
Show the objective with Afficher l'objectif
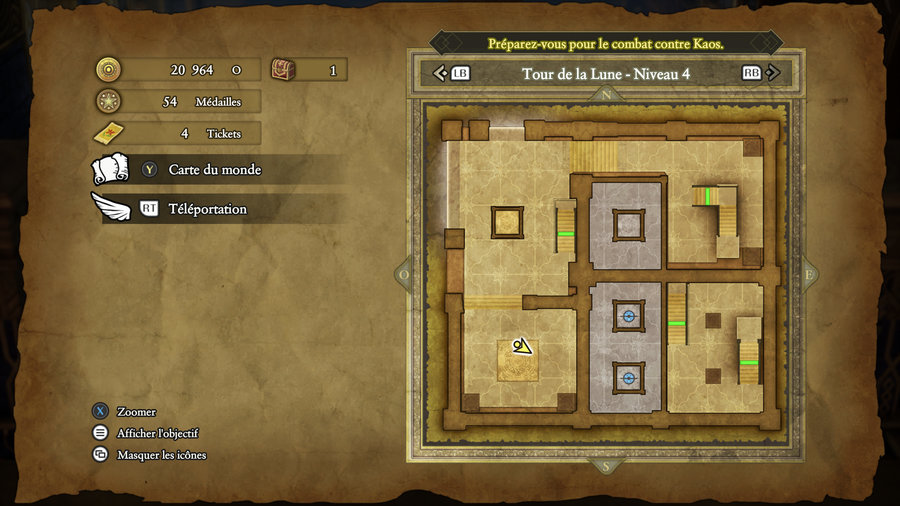click(157, 433)
